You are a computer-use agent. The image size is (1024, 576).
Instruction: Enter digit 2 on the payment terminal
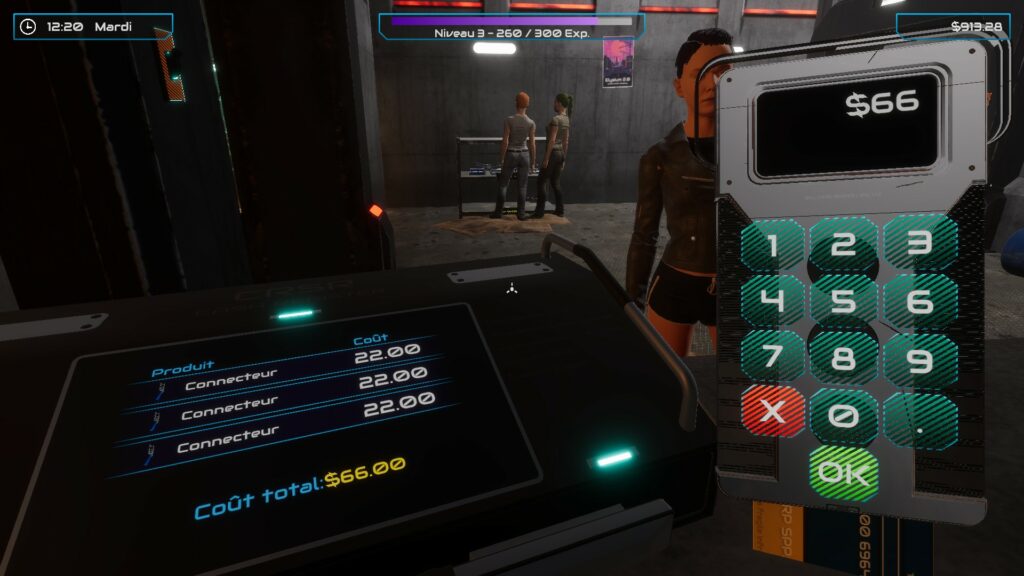pyautogui.click(x=844, y=245)
